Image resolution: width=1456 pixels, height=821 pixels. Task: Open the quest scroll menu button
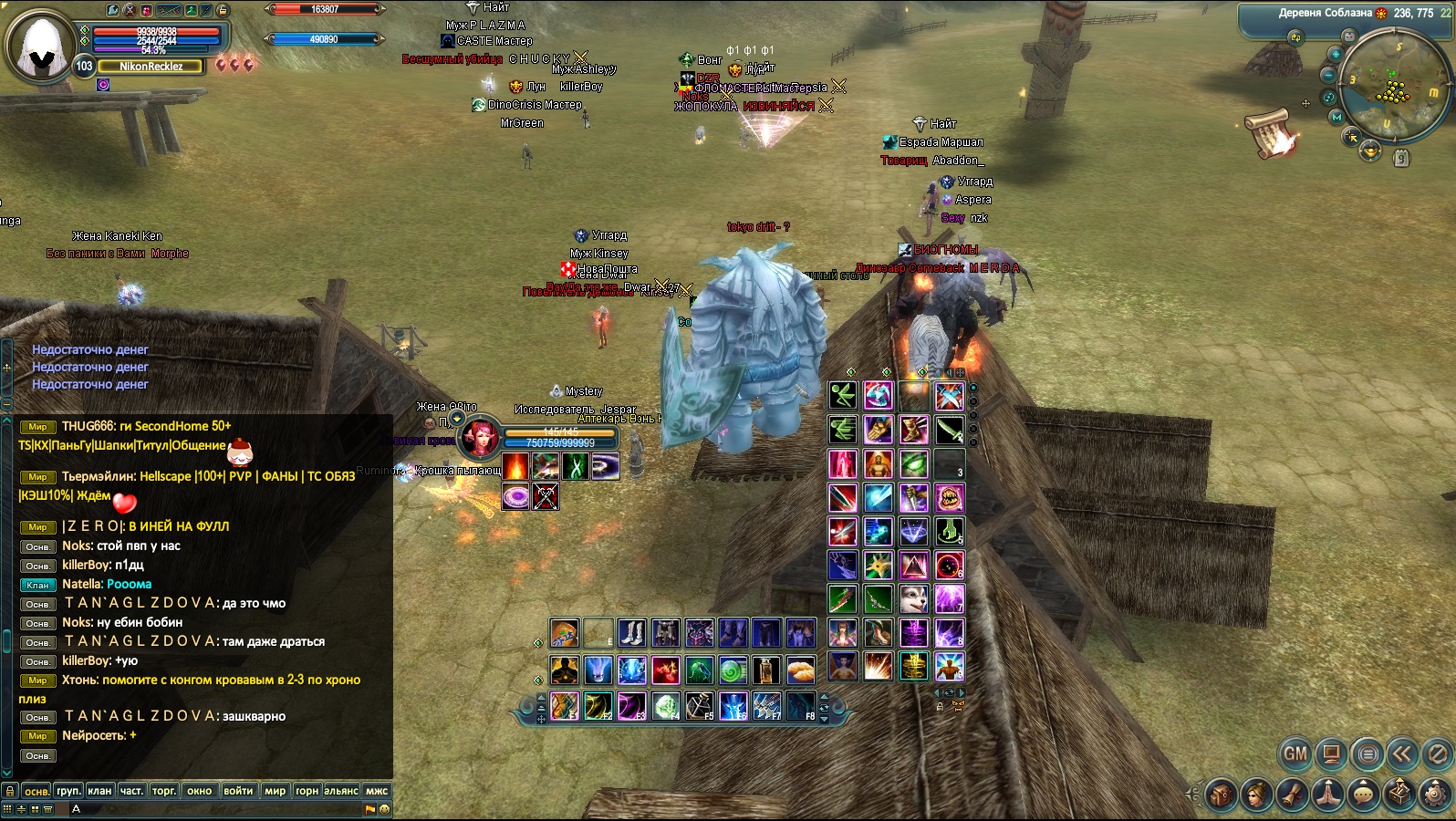[x=1292, y=795]
